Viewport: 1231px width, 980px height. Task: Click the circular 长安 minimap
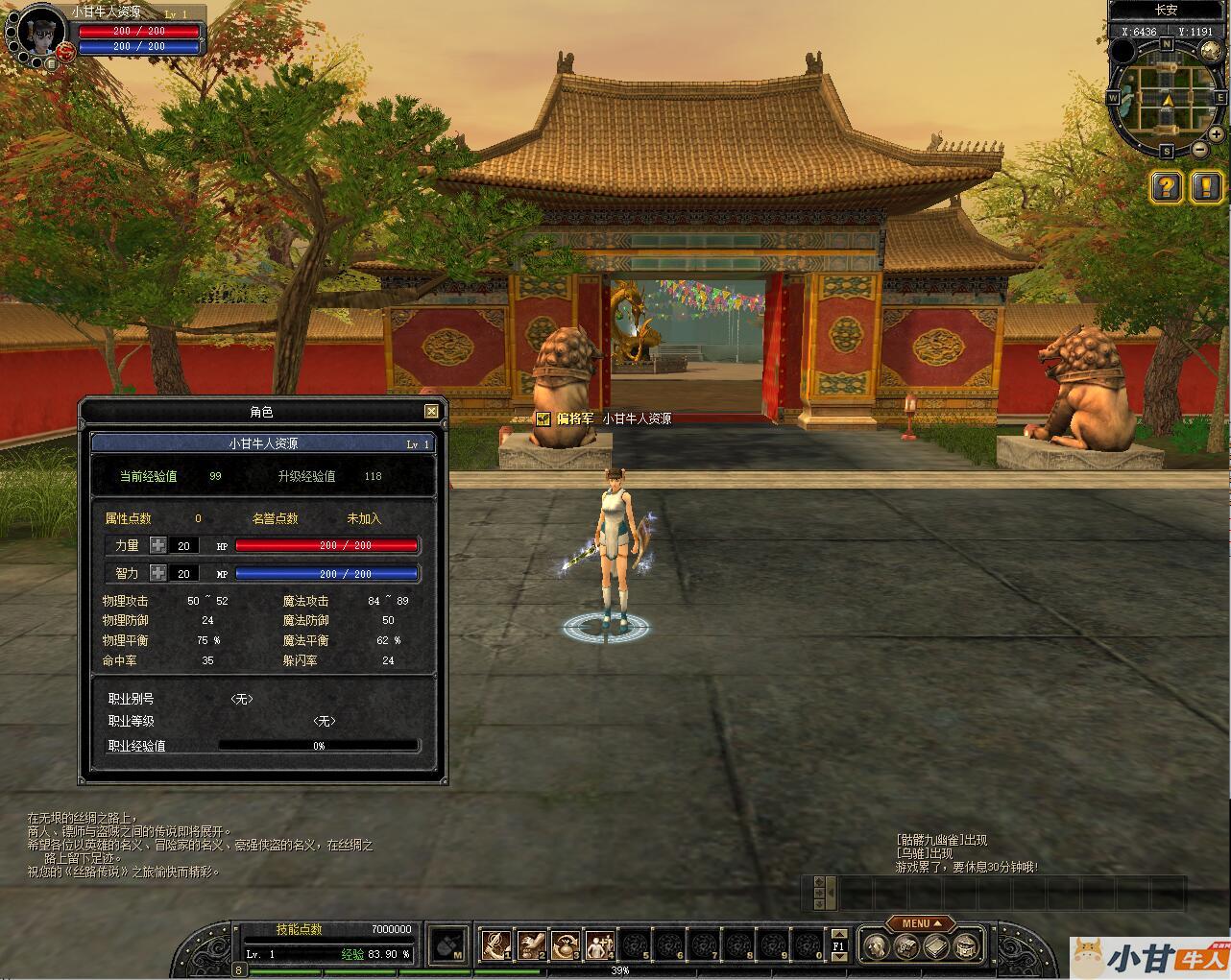pos(1167,98)
